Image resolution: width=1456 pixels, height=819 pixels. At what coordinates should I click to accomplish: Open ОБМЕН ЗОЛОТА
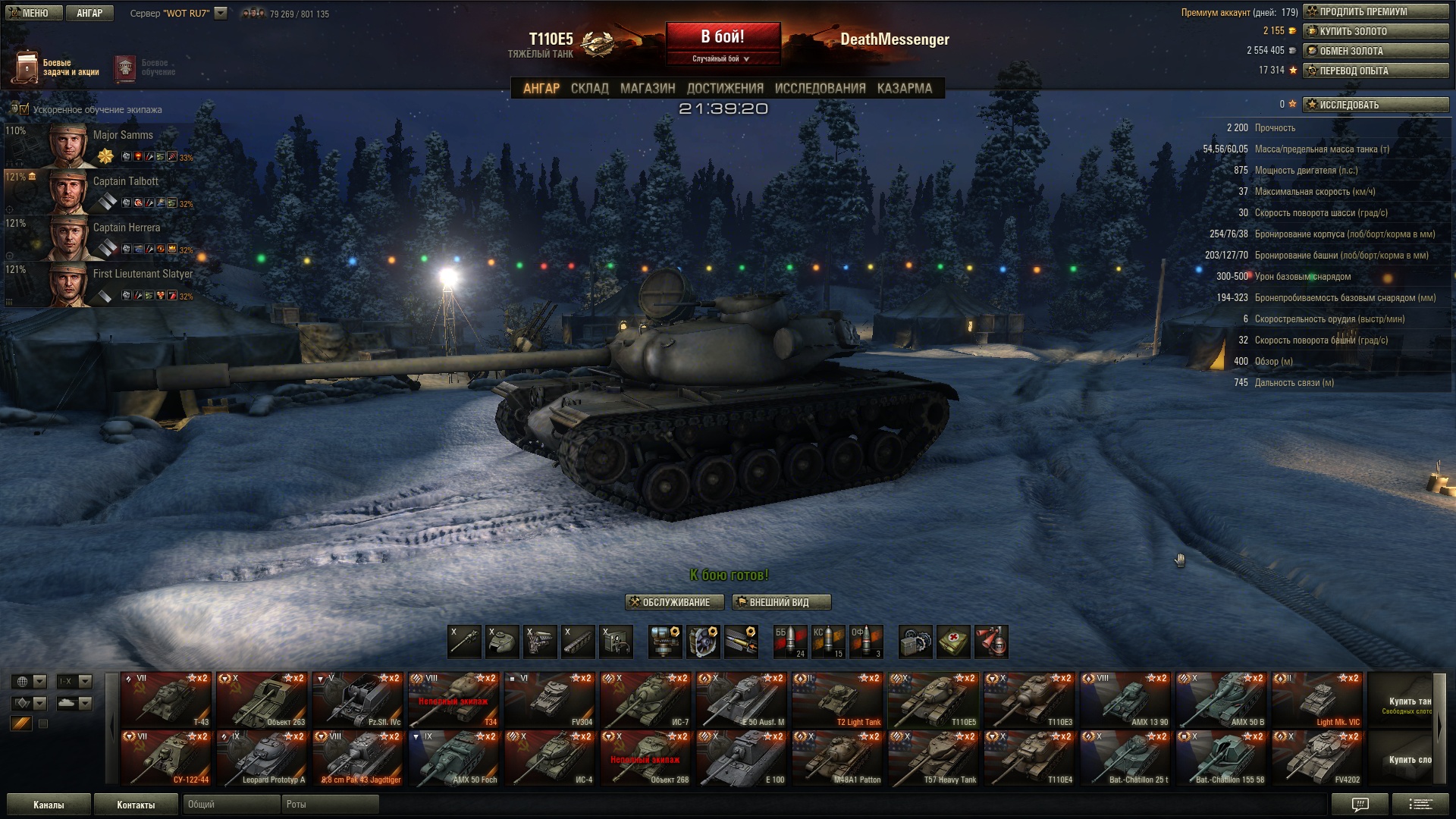point(1376,51)
